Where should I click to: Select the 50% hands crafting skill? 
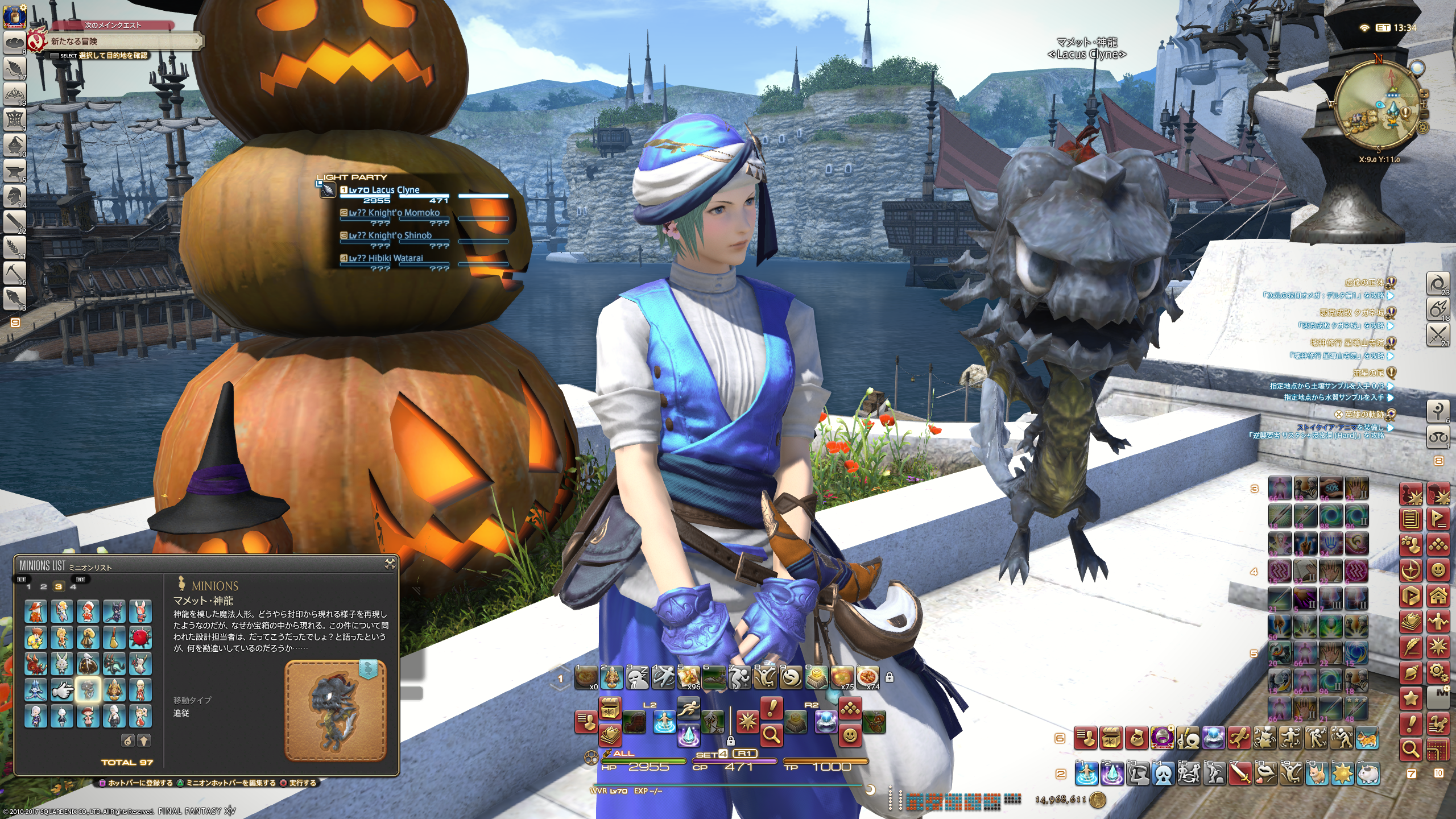pyautogui.click(x=1331, y=489)
